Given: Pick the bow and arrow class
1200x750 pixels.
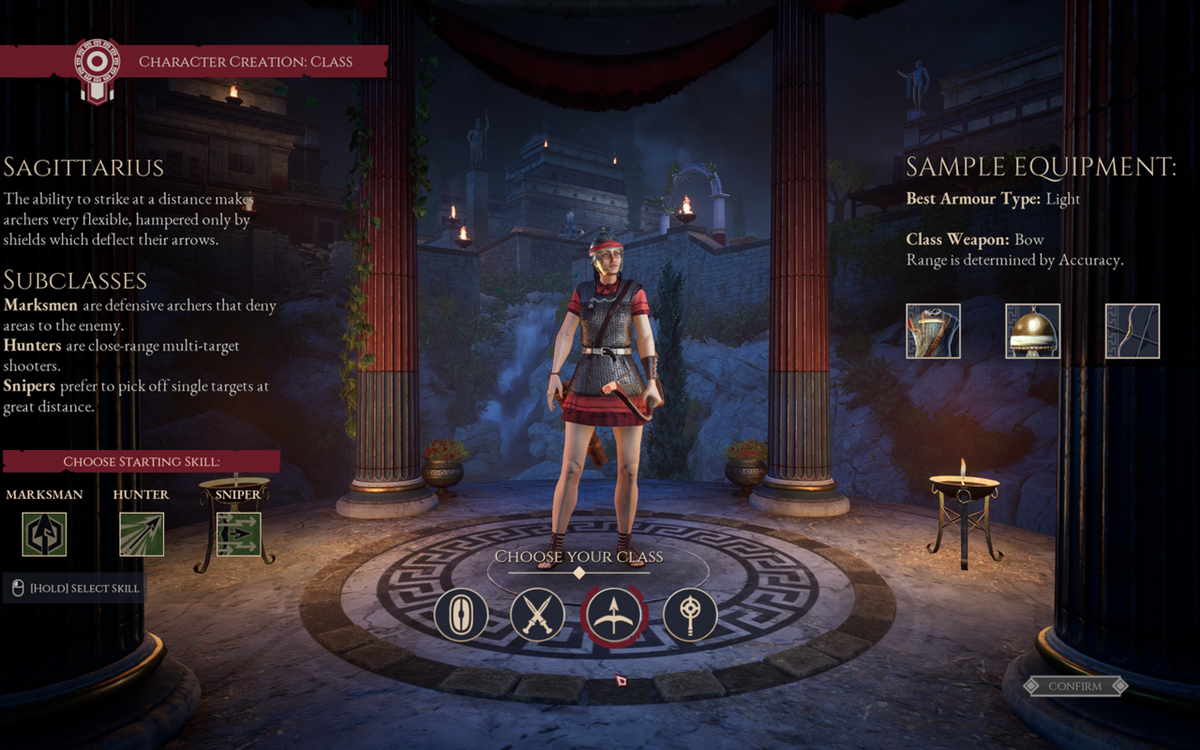Looking at the screenshot, I should [x=614, y=614].
